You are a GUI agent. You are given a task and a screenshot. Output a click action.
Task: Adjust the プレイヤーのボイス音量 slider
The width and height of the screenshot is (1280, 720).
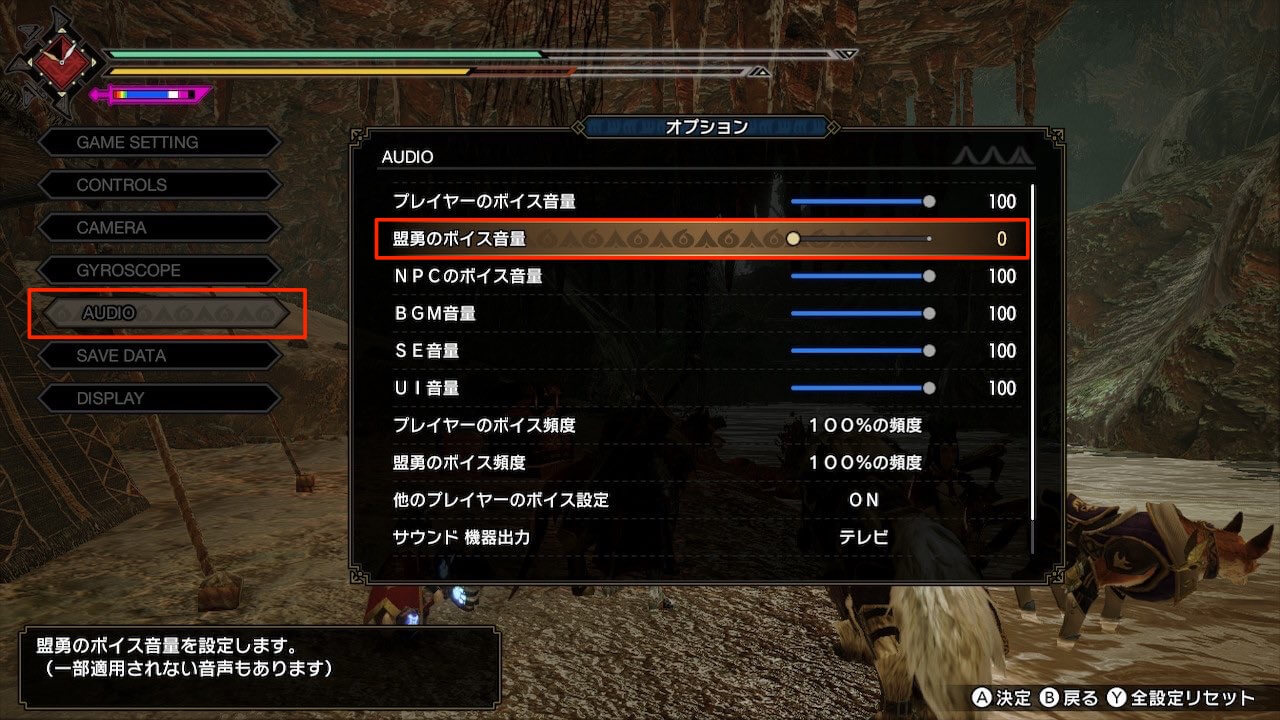(x=860, y=202)
